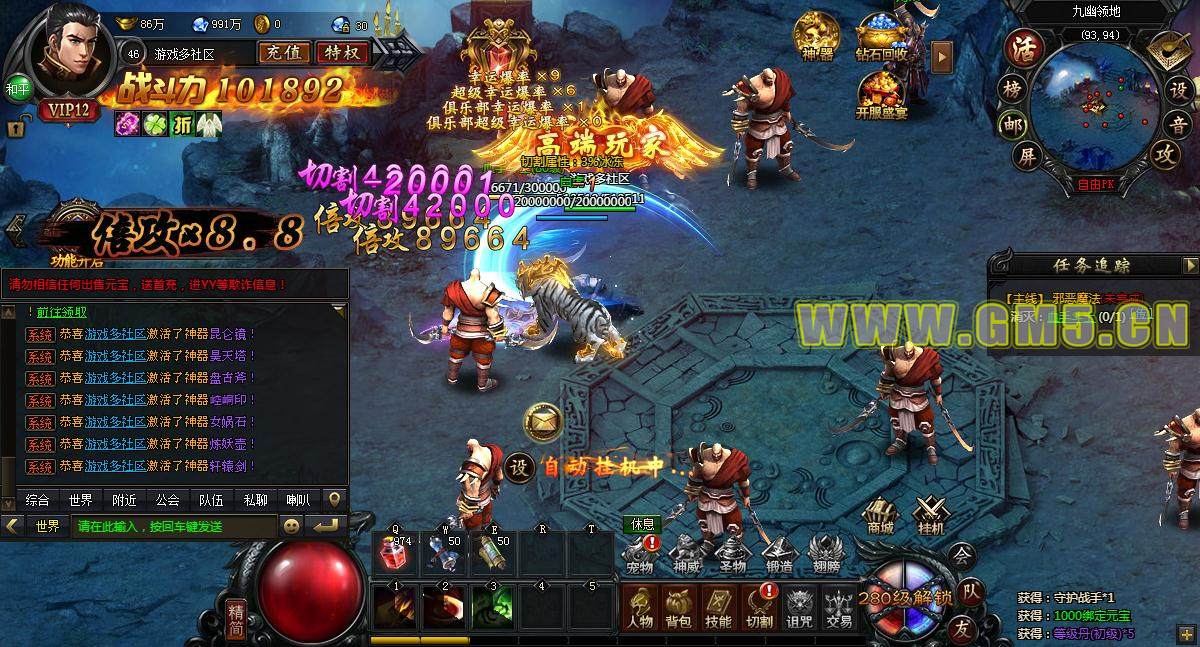Open the 技能 skills panel

coord(718,608)
